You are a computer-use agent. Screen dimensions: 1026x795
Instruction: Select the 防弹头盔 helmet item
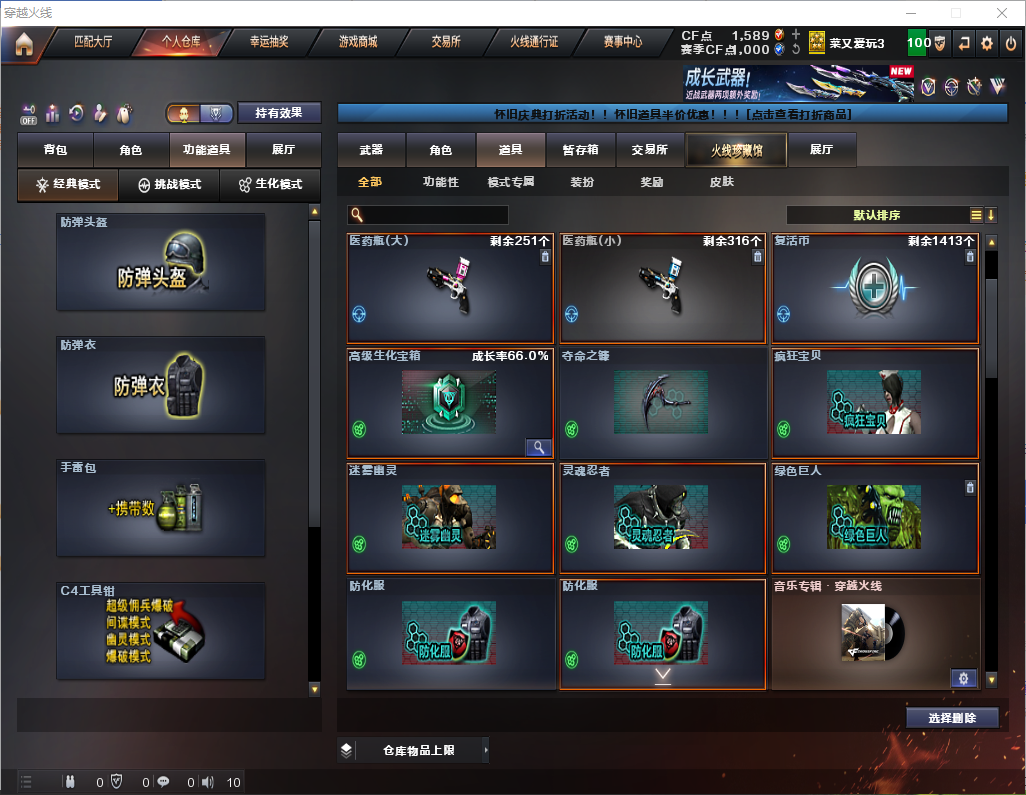(161, 261)
